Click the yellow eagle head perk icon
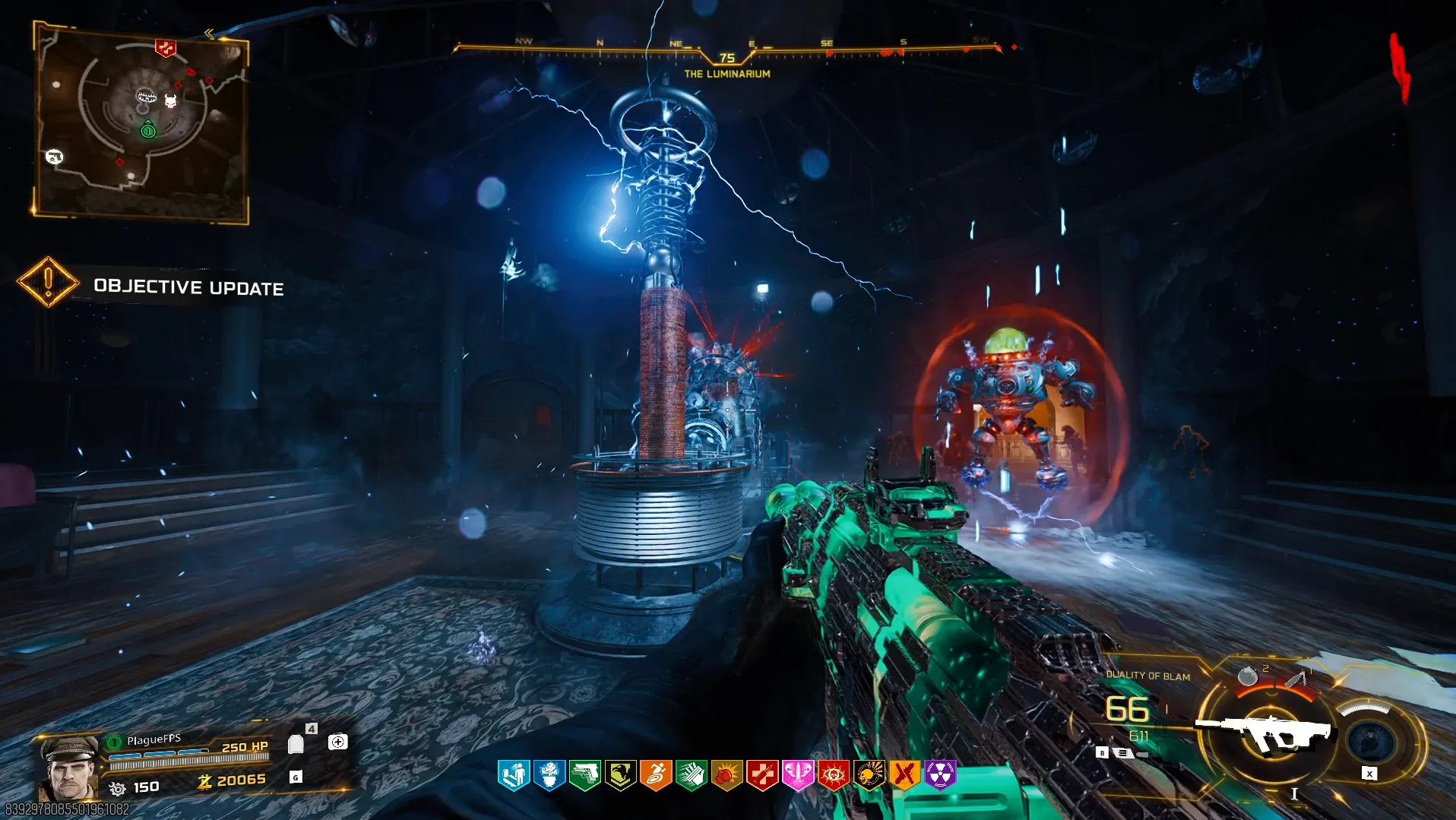Image resolution: width=1456 pixels, height=820 pixels. [x=621, y=775]
